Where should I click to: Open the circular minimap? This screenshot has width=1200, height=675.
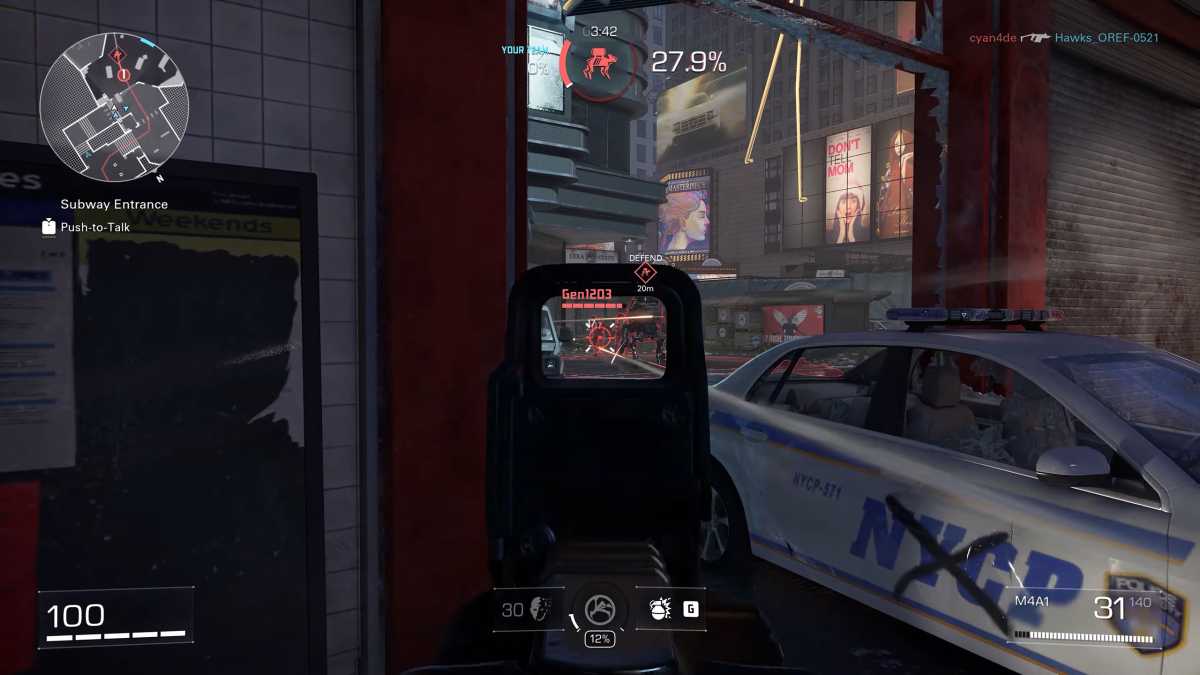pos(114,107)
